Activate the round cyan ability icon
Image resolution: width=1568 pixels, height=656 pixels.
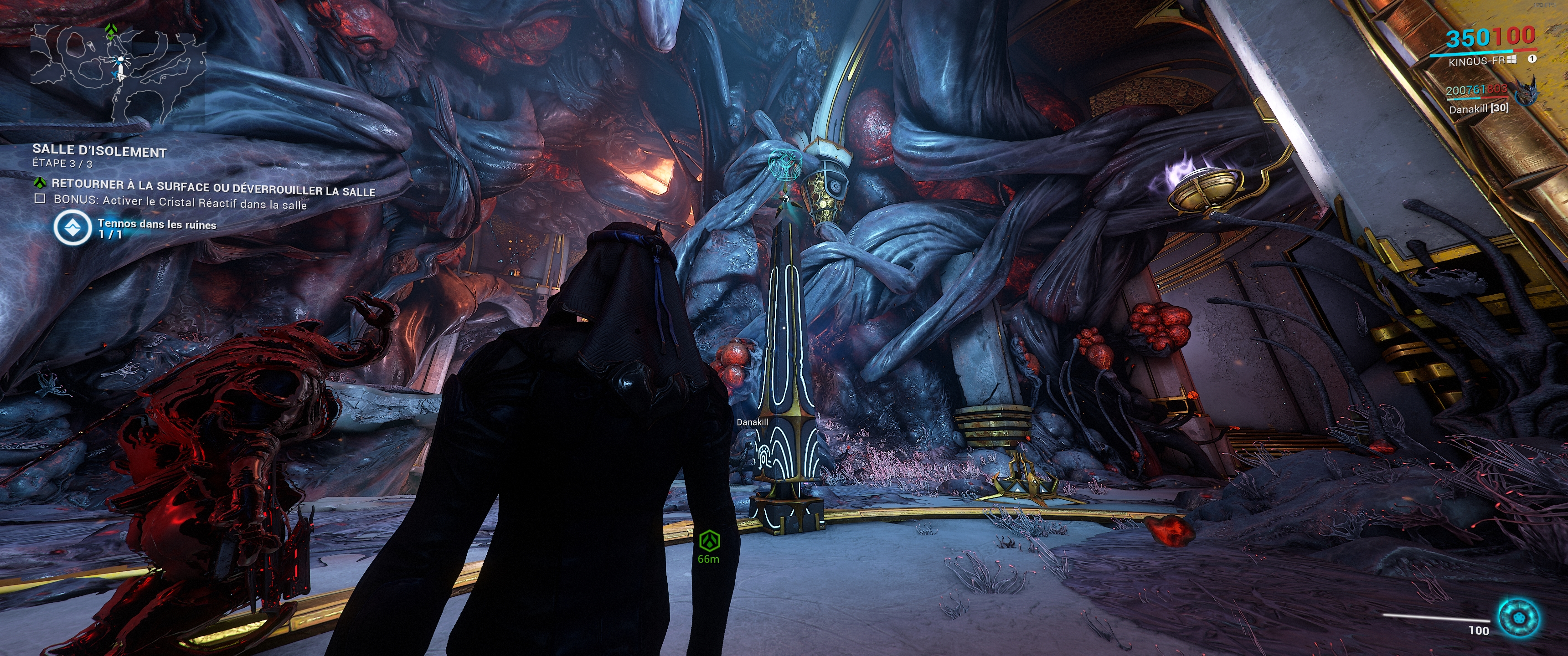coord(1519,618)
